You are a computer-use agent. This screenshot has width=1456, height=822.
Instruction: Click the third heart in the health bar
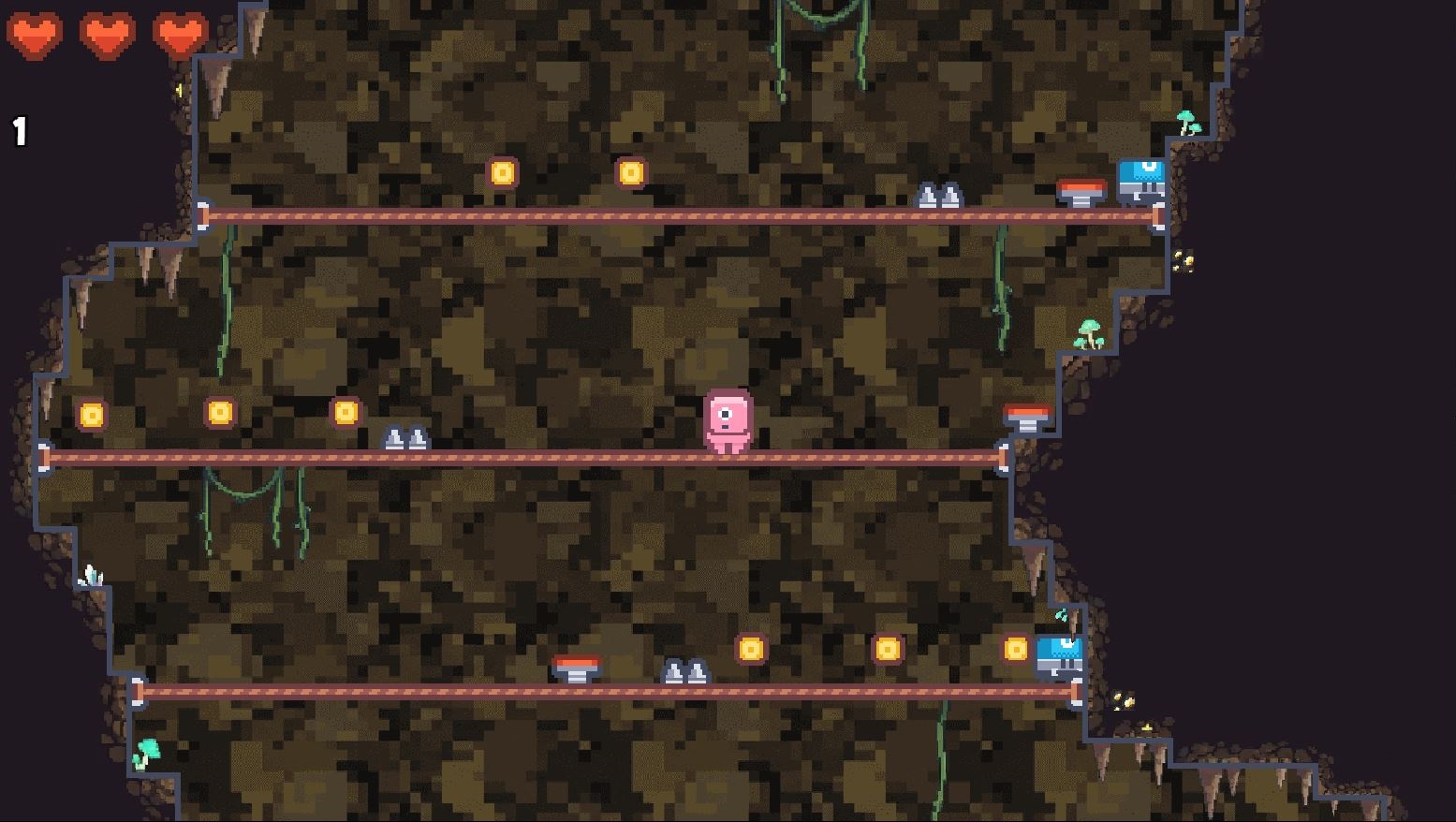point(181,36)
